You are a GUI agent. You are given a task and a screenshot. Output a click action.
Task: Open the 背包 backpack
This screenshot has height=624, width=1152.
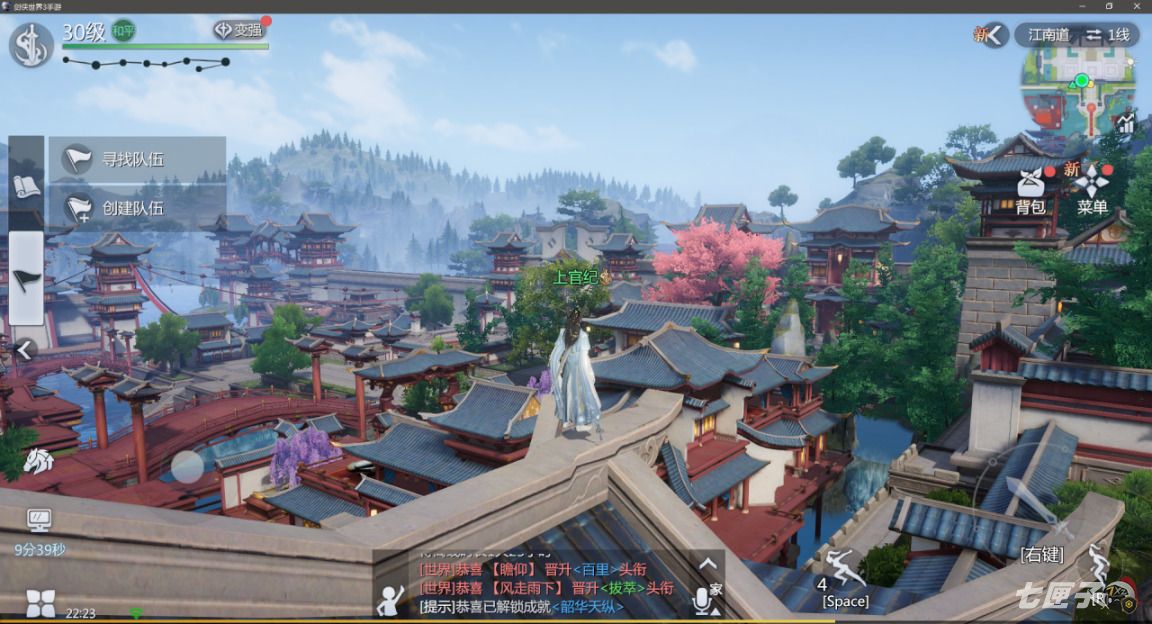(x=1030, y=190)
